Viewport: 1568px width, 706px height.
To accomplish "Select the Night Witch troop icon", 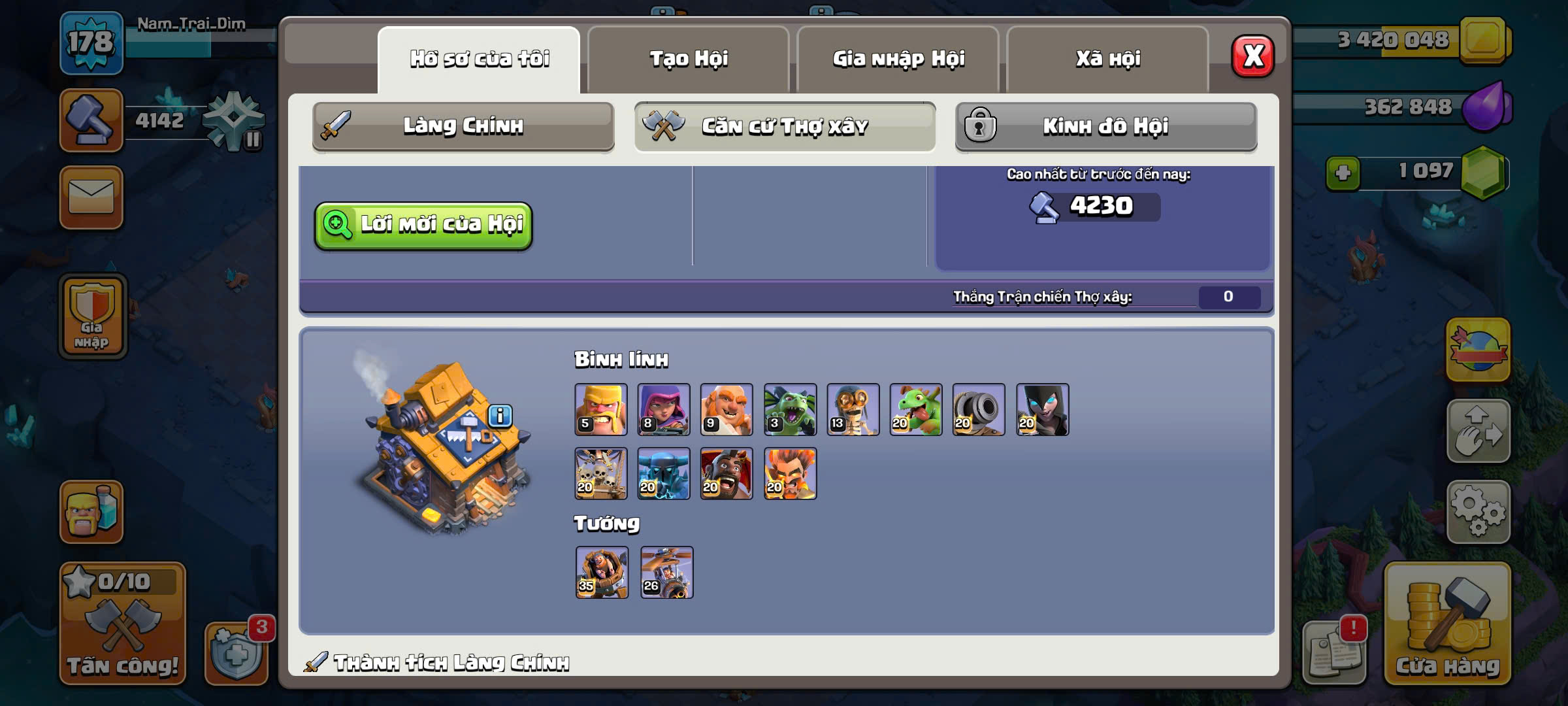I will [1042, 409].
